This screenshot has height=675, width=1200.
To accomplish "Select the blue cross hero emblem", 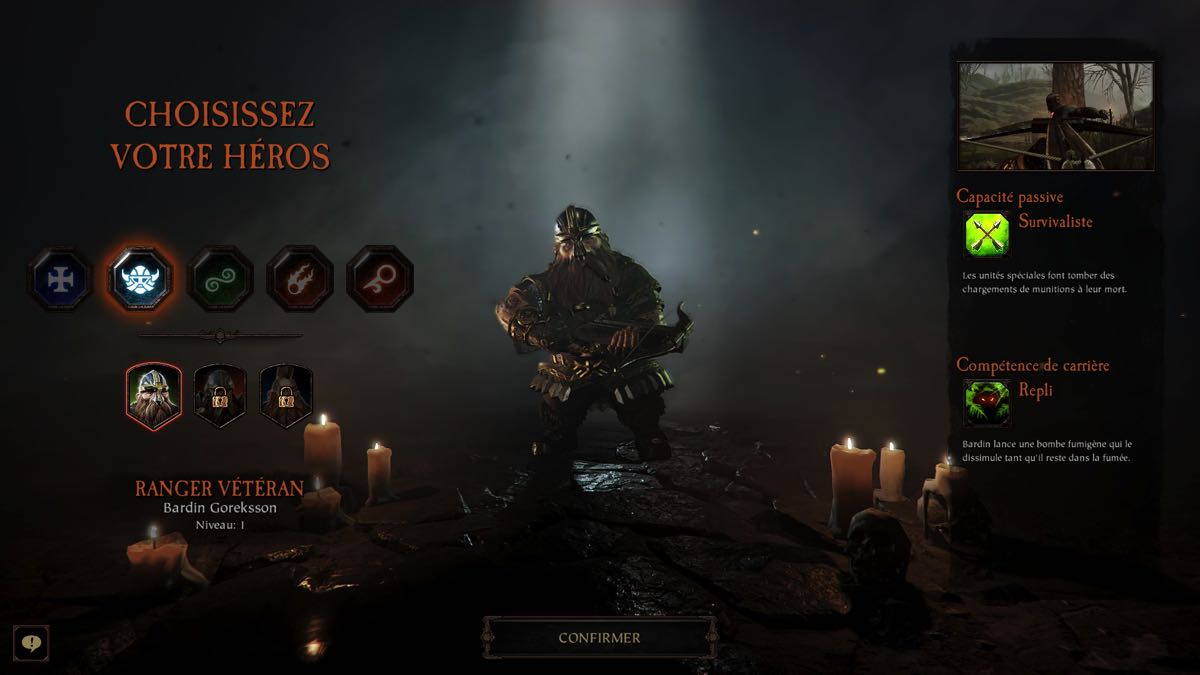I will [61, 278].
